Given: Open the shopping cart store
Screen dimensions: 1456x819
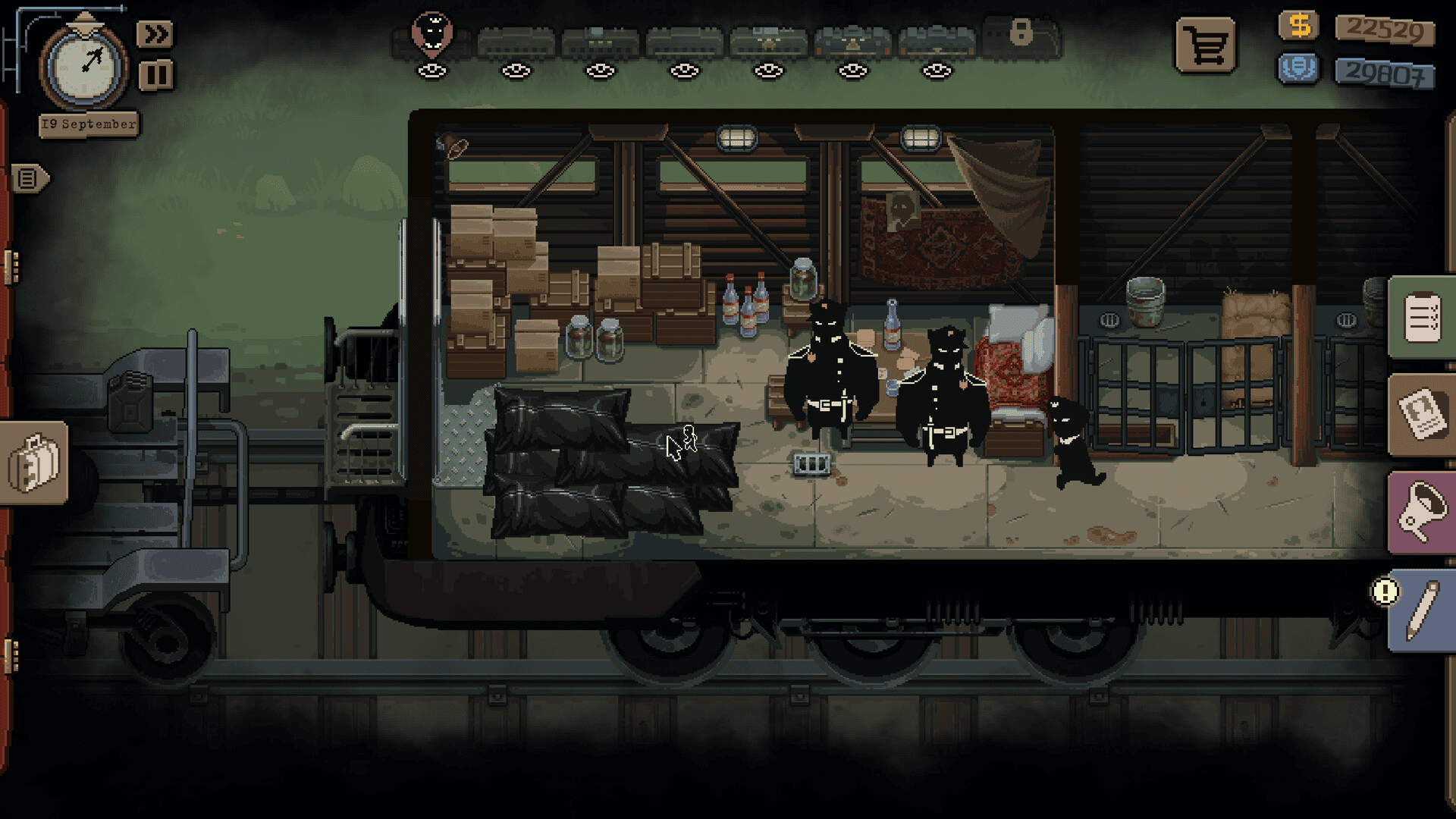Looking at the screenshot, I should [1206, 46].
